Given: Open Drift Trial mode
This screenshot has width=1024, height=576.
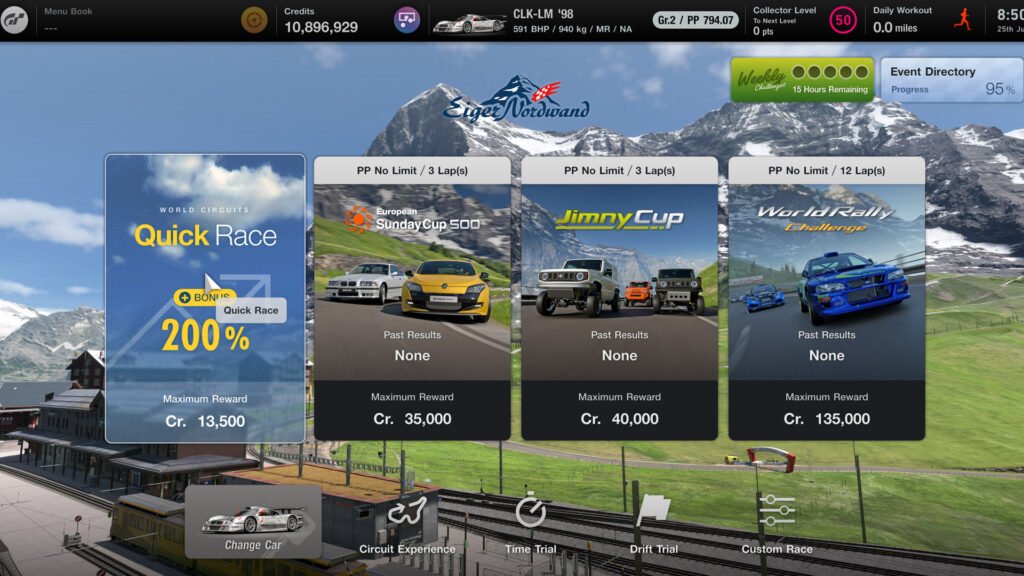Looking at the screenshot, I should 653,522.
